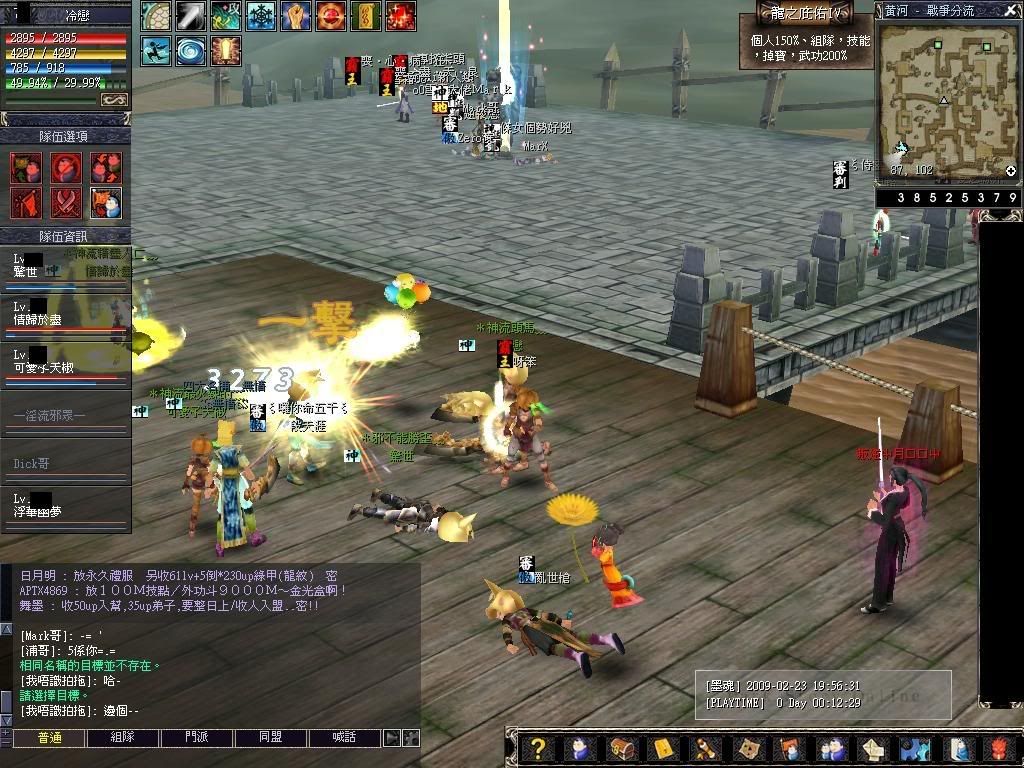The width and height of the screenshot is (1024, 768).
Task: Activate the blue swirl vortex skill
Action: (x=190, y=50)
